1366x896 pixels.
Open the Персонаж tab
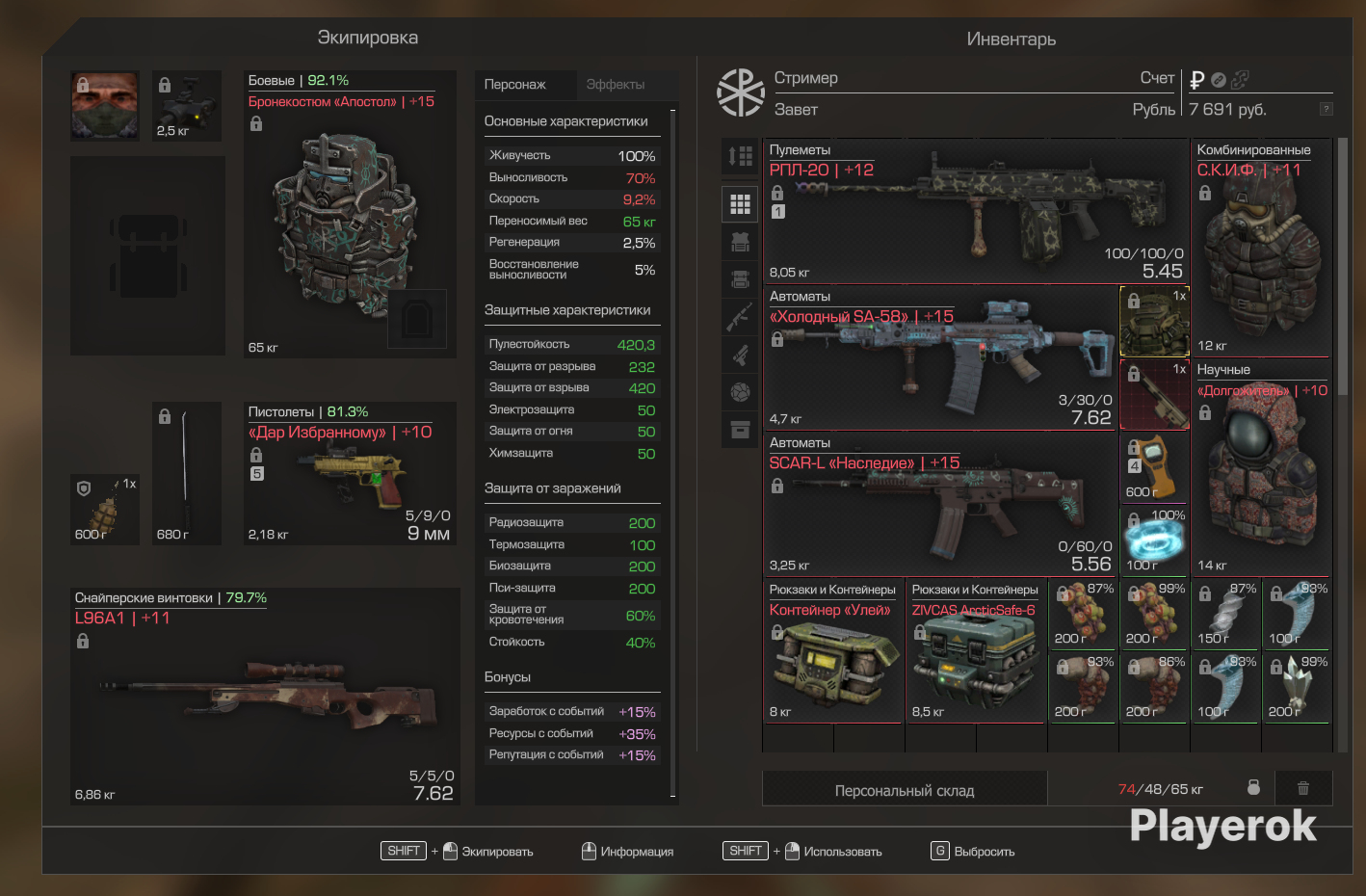(515, 85)
